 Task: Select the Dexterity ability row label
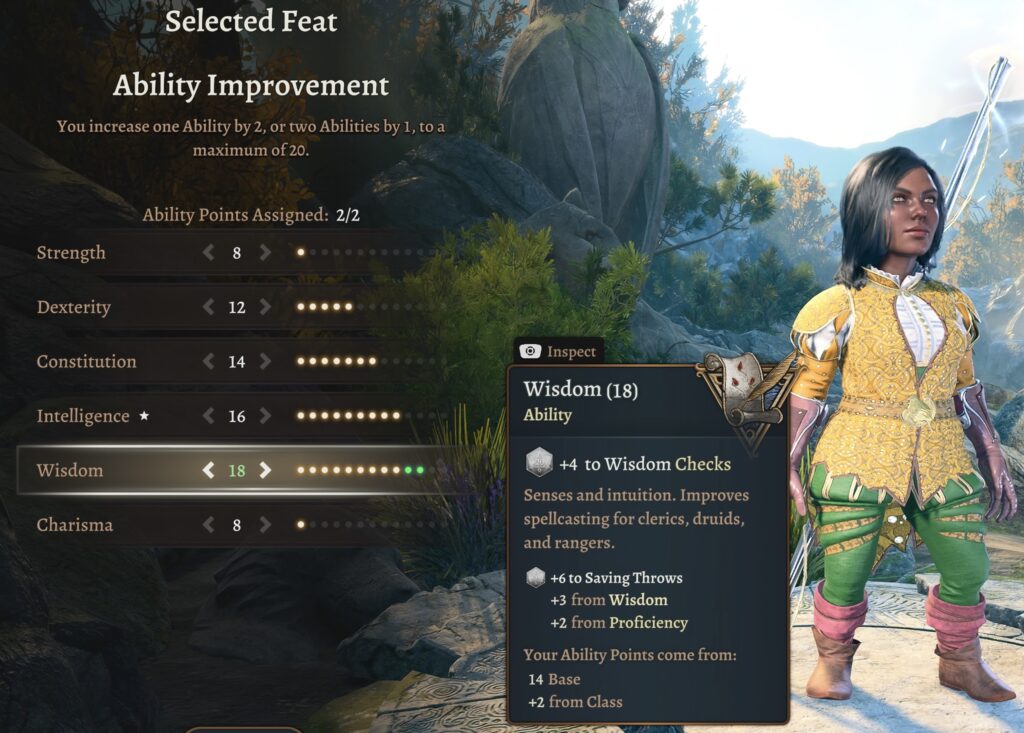click(74, 307)
